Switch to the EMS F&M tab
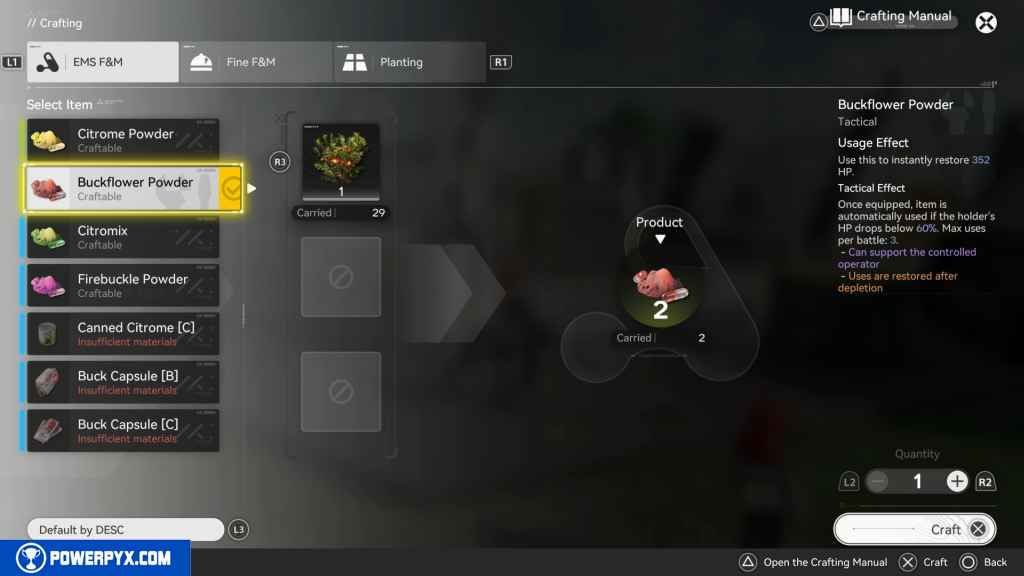Image resolution: width=1024 pixels, height=576 pixels. [x=103, y=62]
